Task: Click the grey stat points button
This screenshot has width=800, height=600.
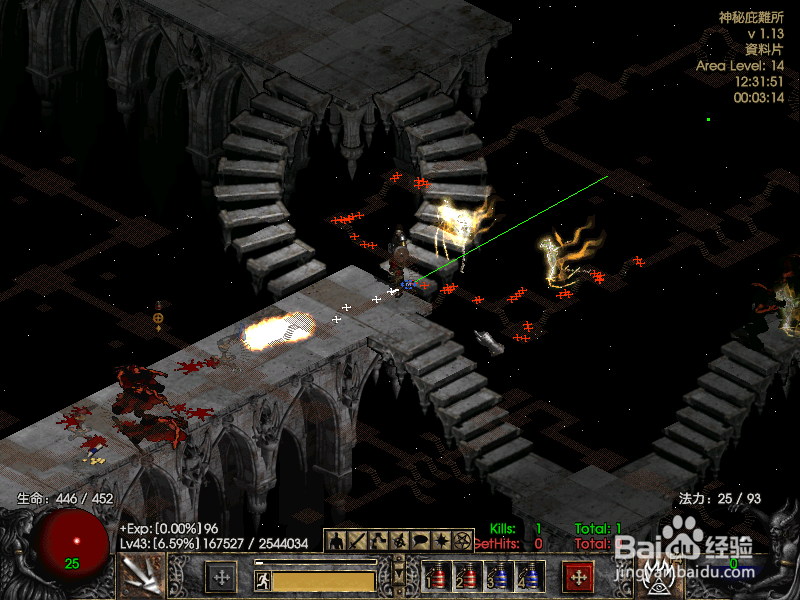Action: [x=221, y=576]
